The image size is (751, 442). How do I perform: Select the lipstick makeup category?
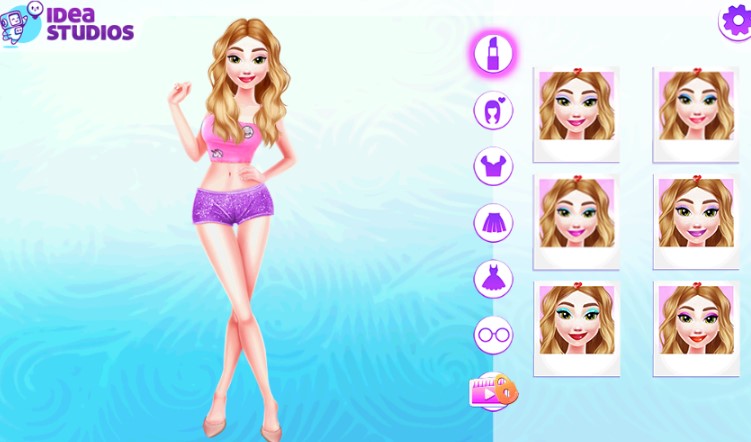tap(493, 53)
